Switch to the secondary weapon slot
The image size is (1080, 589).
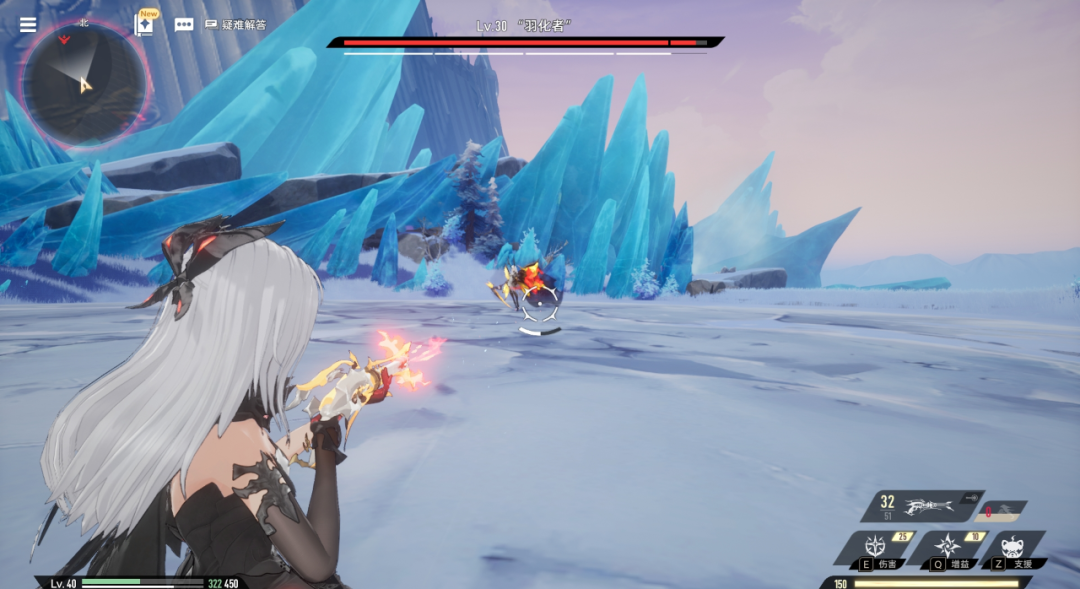coord(1001,509)
